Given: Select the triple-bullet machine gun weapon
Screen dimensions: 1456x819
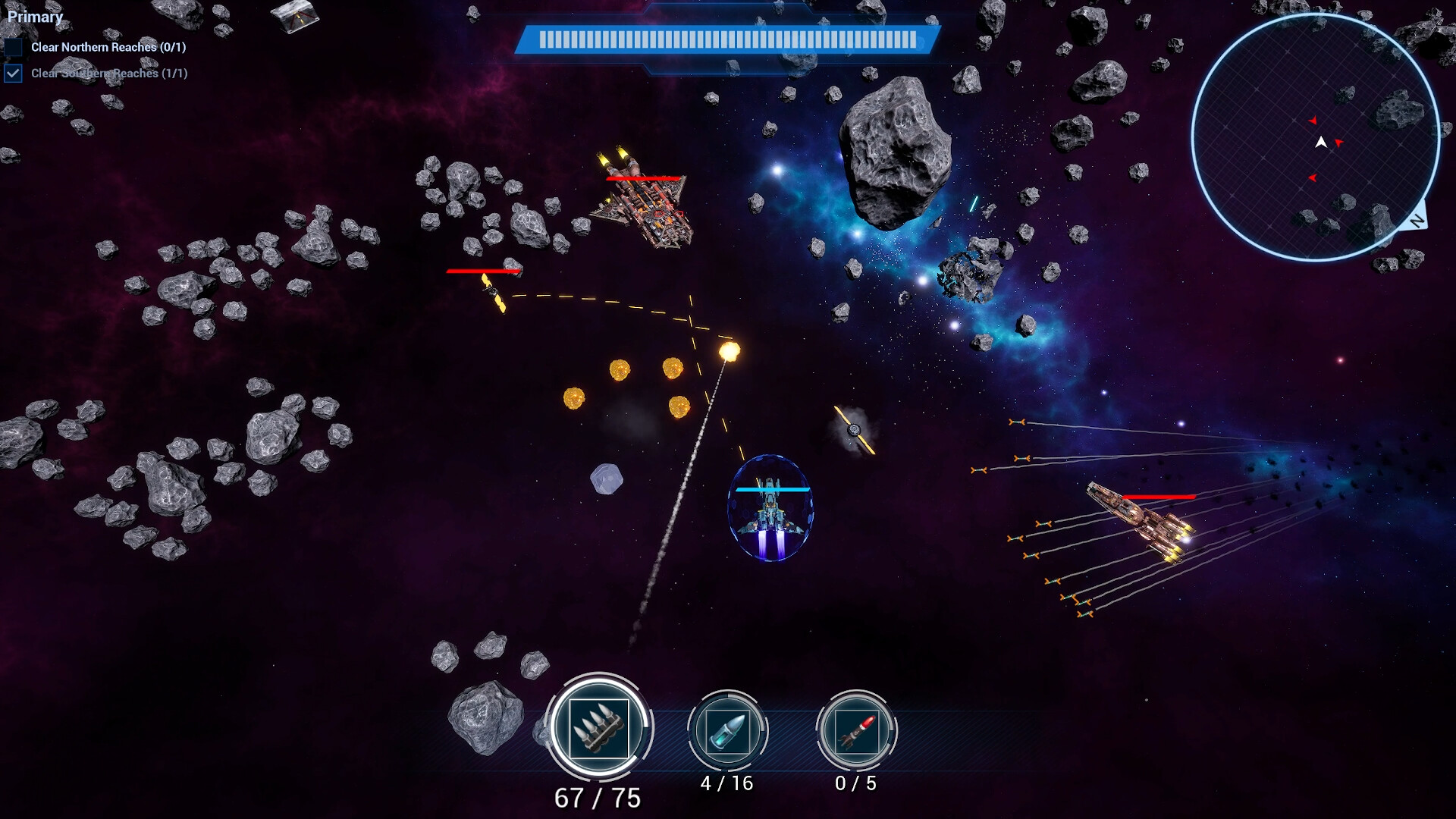Looking at the screenshot, I should (598, 727).
